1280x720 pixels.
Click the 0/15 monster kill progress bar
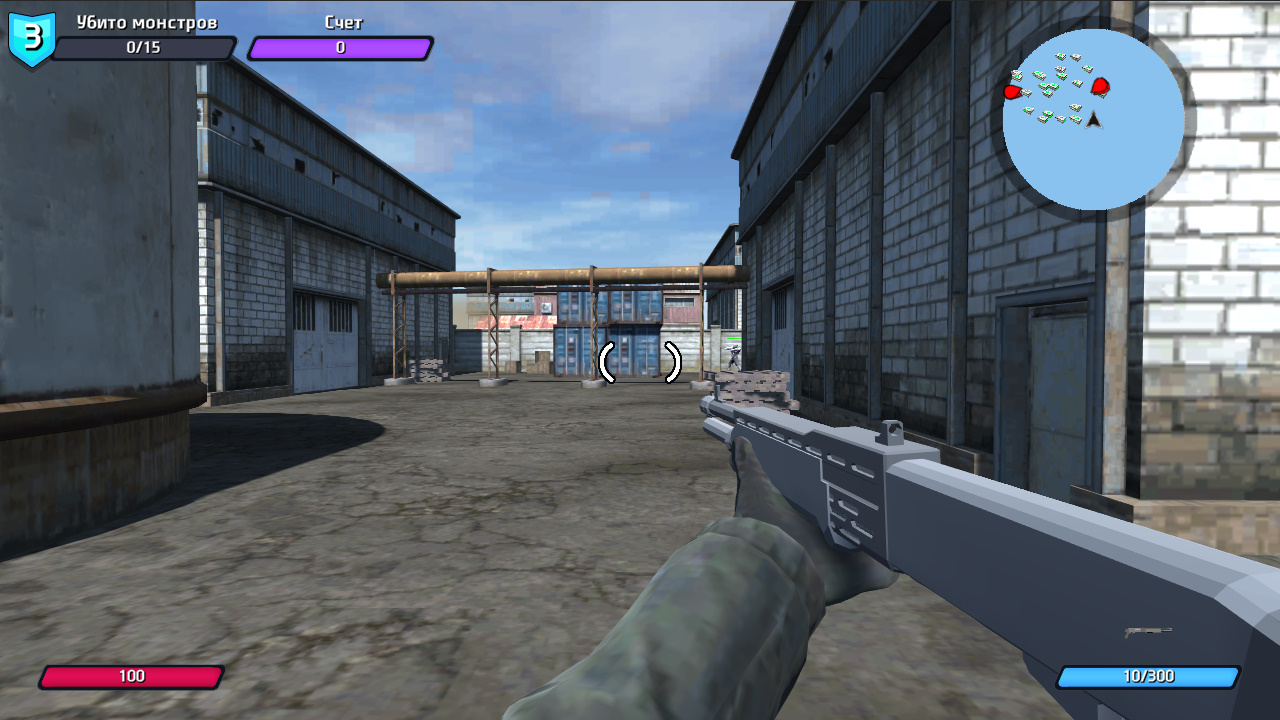click(x=145, y=48)
